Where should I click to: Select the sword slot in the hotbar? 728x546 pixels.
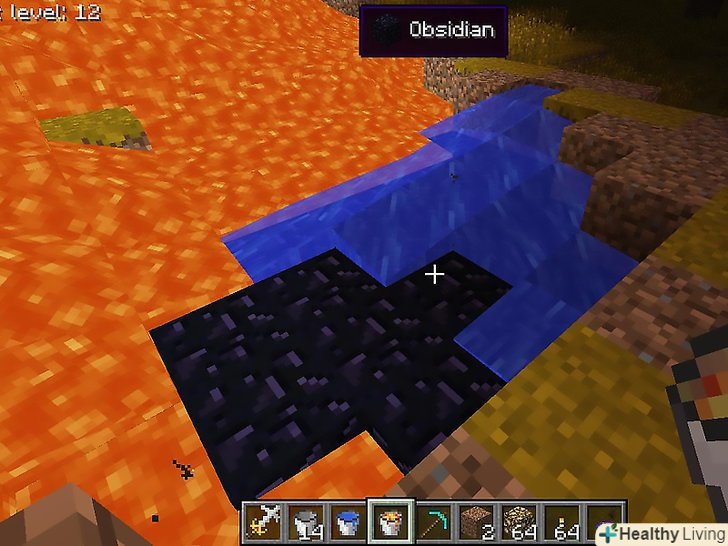(263, 521)
